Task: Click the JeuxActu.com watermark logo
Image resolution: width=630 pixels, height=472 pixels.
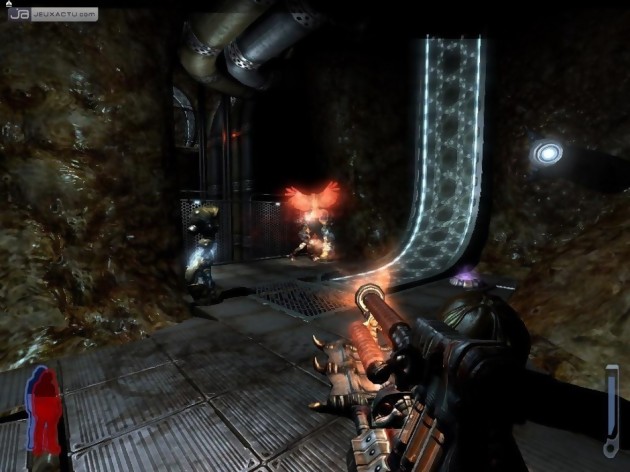Action: [52, 14]
